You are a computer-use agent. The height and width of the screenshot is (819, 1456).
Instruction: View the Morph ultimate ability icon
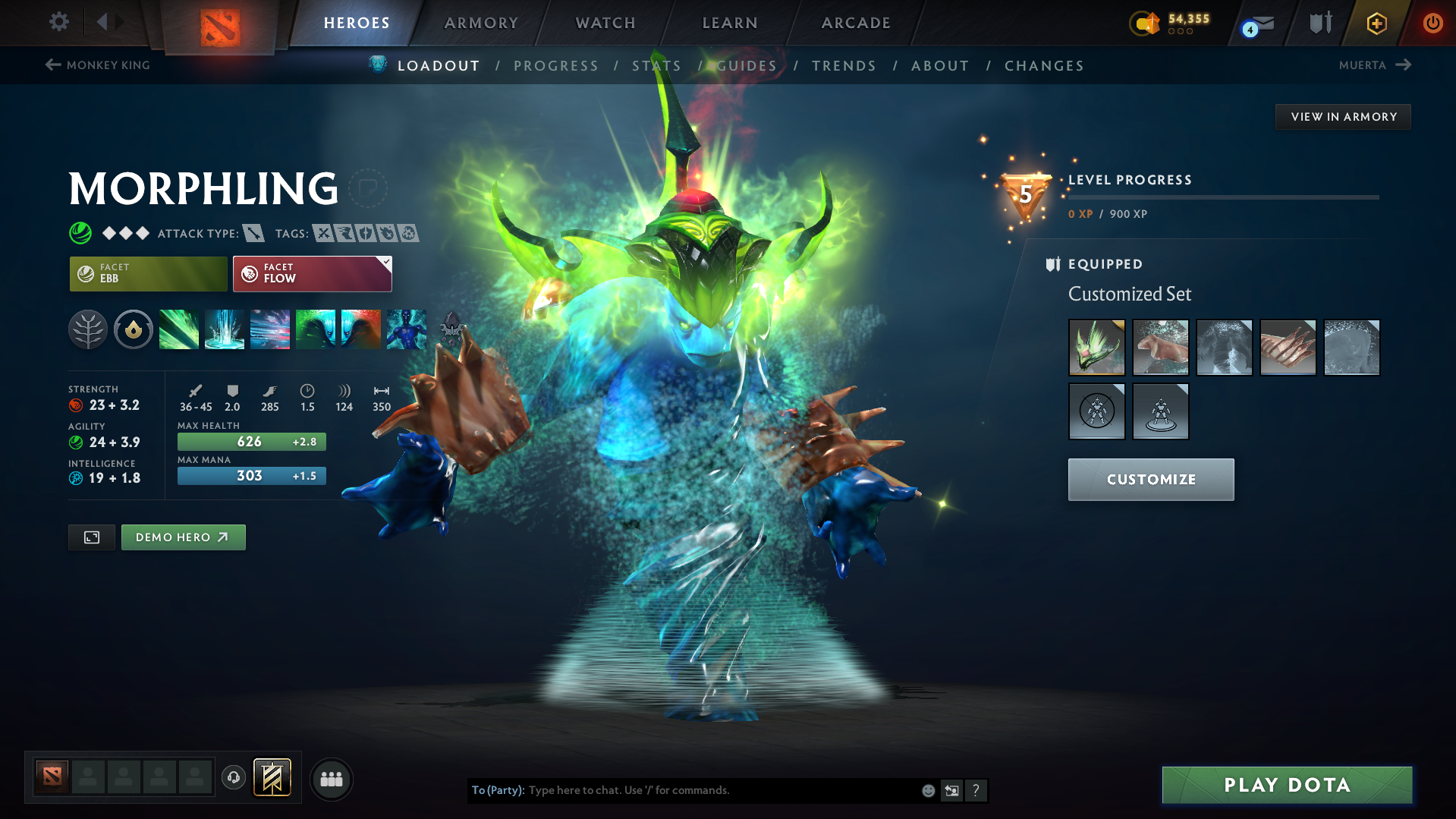(407, 329)
